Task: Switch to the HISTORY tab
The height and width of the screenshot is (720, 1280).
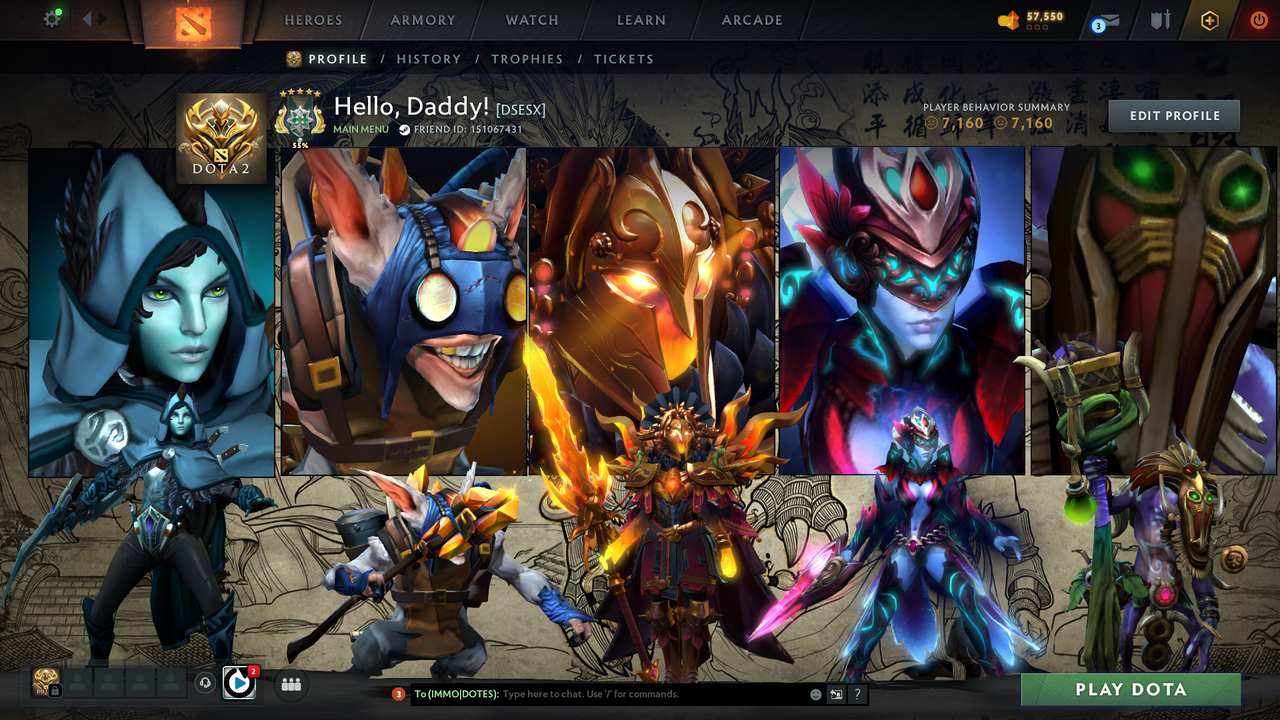Action: pos(429,59)
